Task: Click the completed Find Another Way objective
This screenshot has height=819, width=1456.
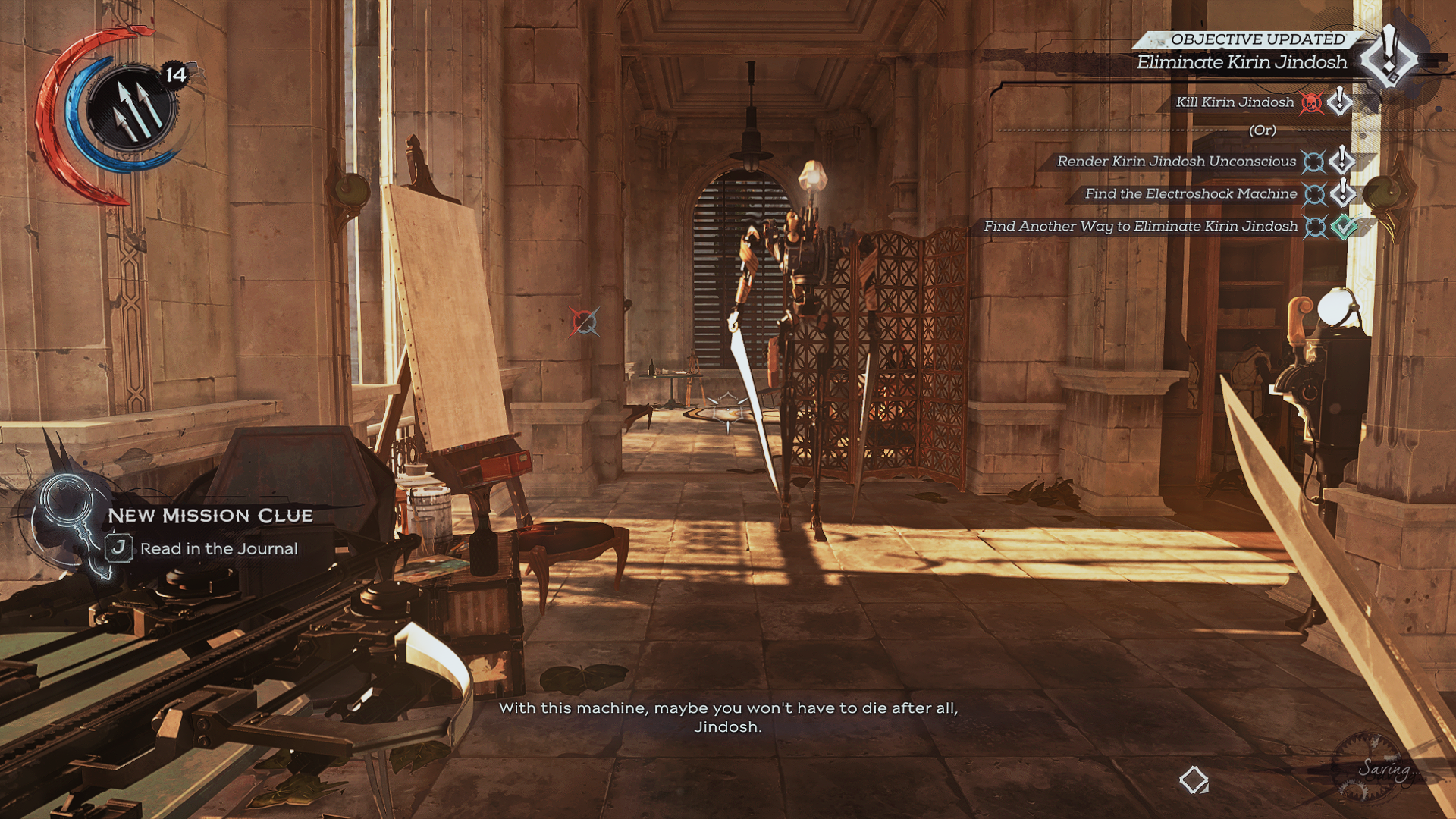Action: pos(1141,227)
